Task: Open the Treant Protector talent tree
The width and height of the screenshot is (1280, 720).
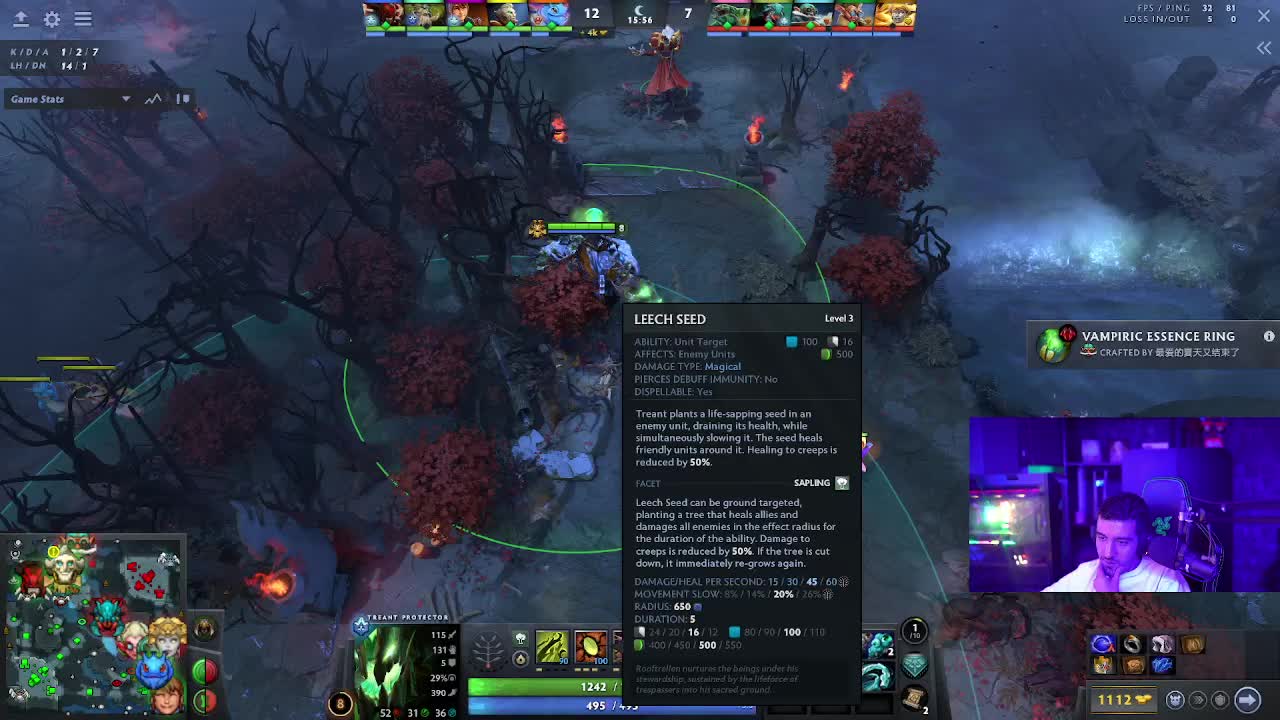Action: [x=488, y=650]
